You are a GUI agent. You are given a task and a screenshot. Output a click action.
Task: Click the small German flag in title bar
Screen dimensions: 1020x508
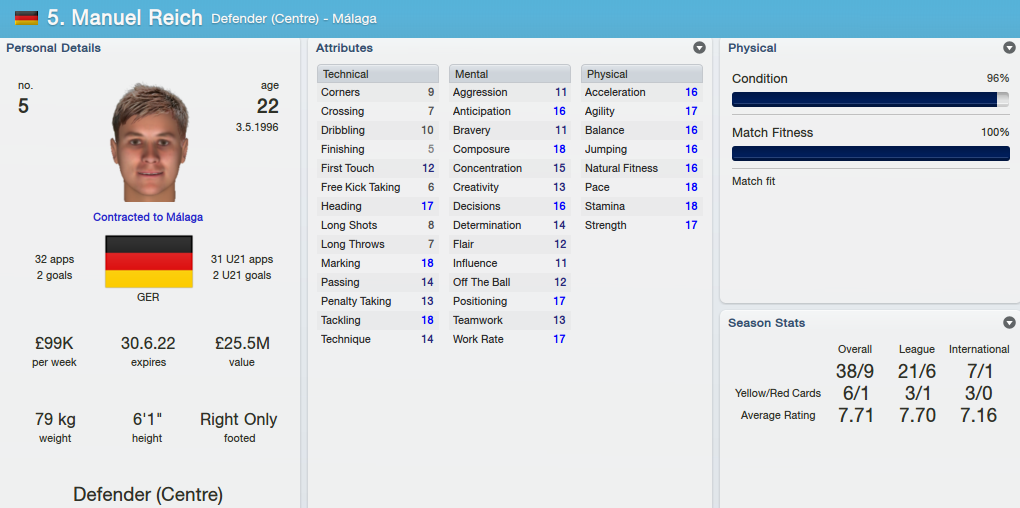[26, 18]
